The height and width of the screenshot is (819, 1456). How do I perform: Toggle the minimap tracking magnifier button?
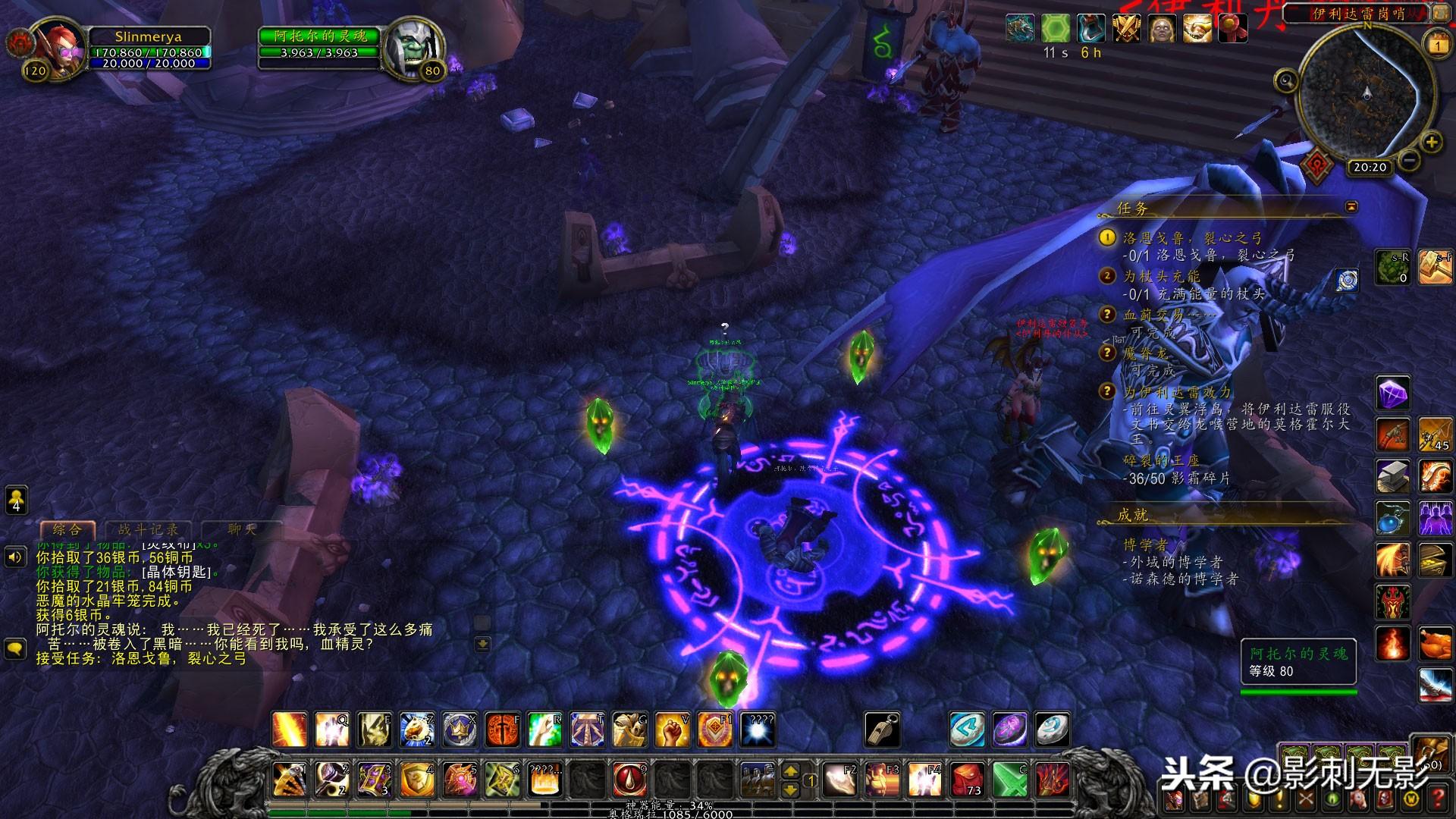pyautogui.click(x=1286, y=80)
